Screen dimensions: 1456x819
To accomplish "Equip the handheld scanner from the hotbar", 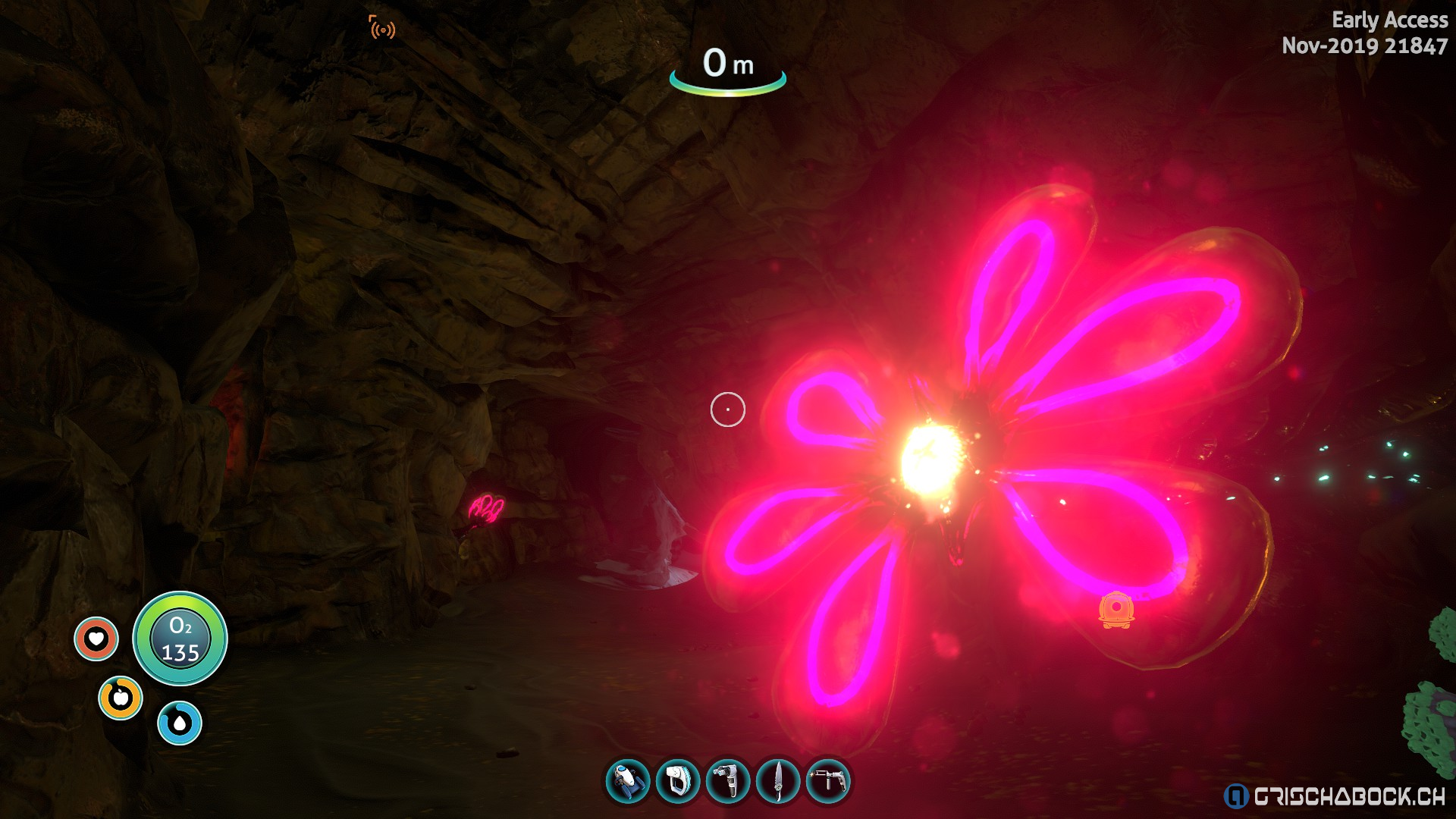I will coord(678,781).
